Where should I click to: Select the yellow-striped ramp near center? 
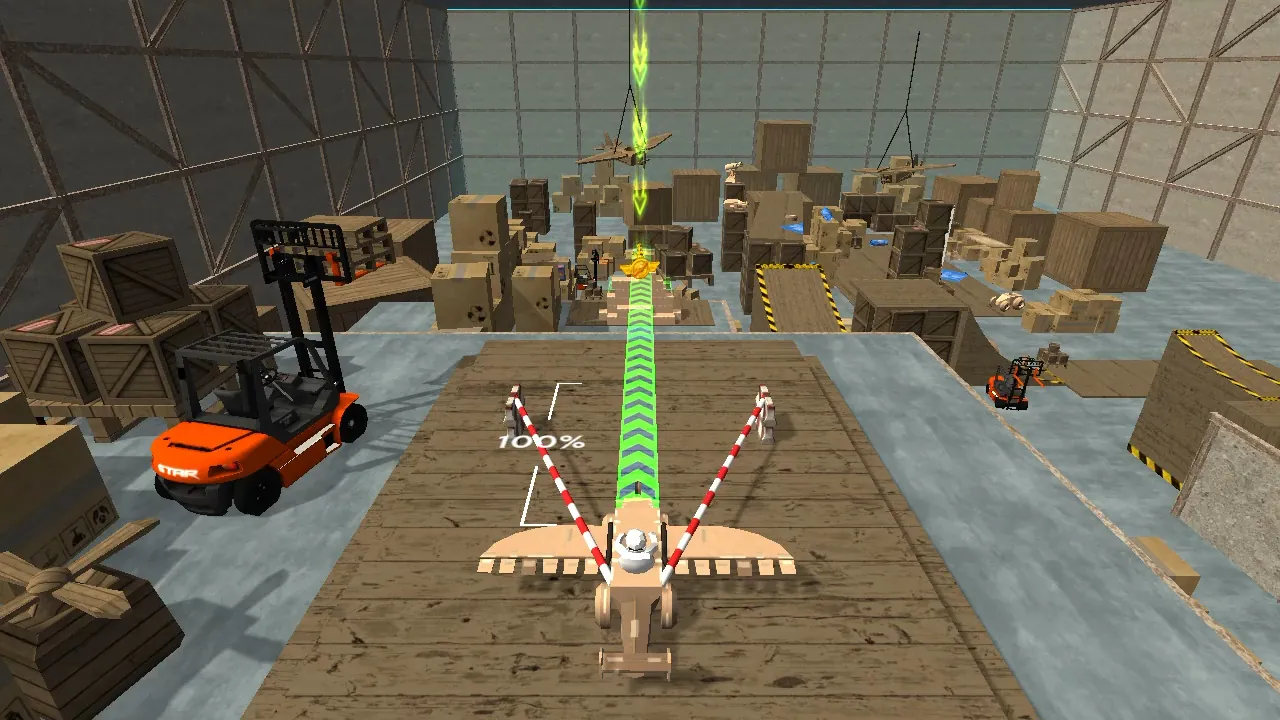coord(800,290)
